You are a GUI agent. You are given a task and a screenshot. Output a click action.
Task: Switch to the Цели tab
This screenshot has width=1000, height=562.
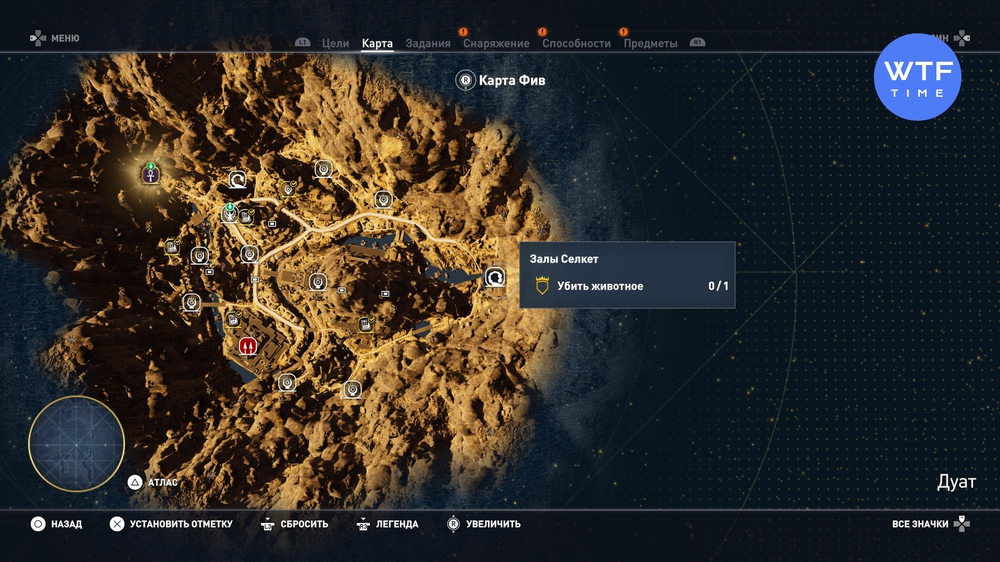coord(335,44)
